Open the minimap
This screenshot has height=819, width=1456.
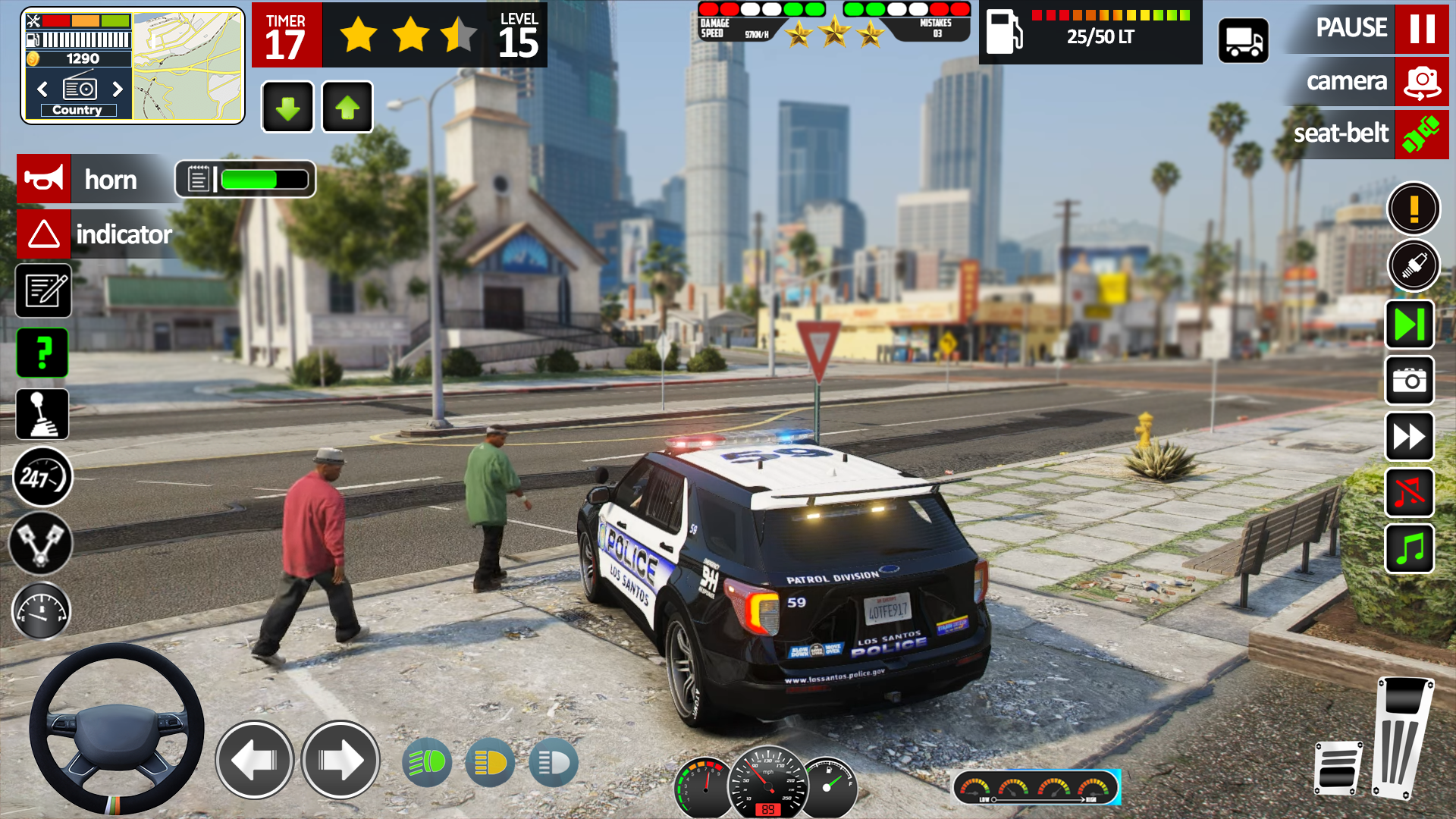pos(188,66)
